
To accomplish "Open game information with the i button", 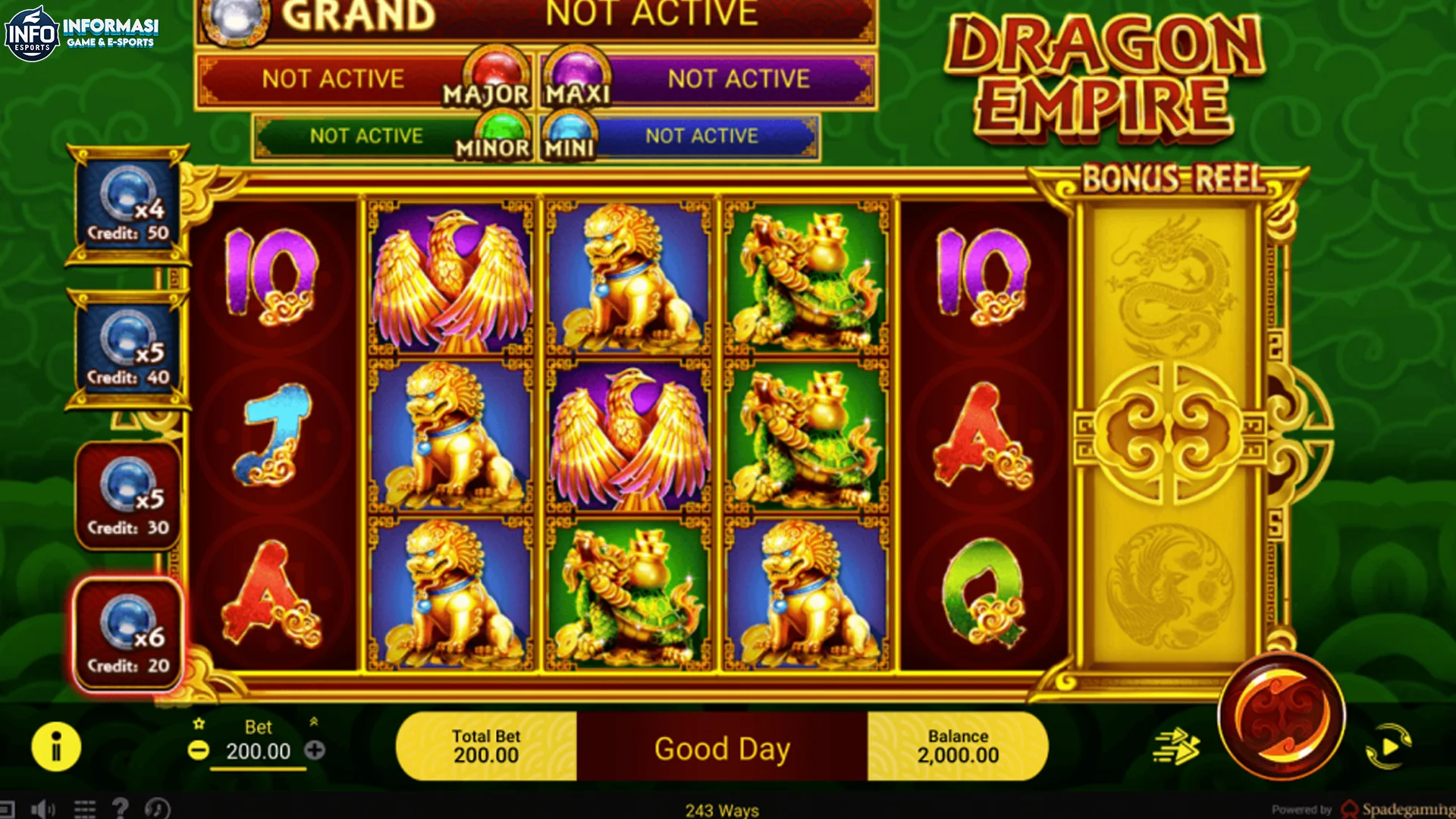I will [x=55, y=746].
